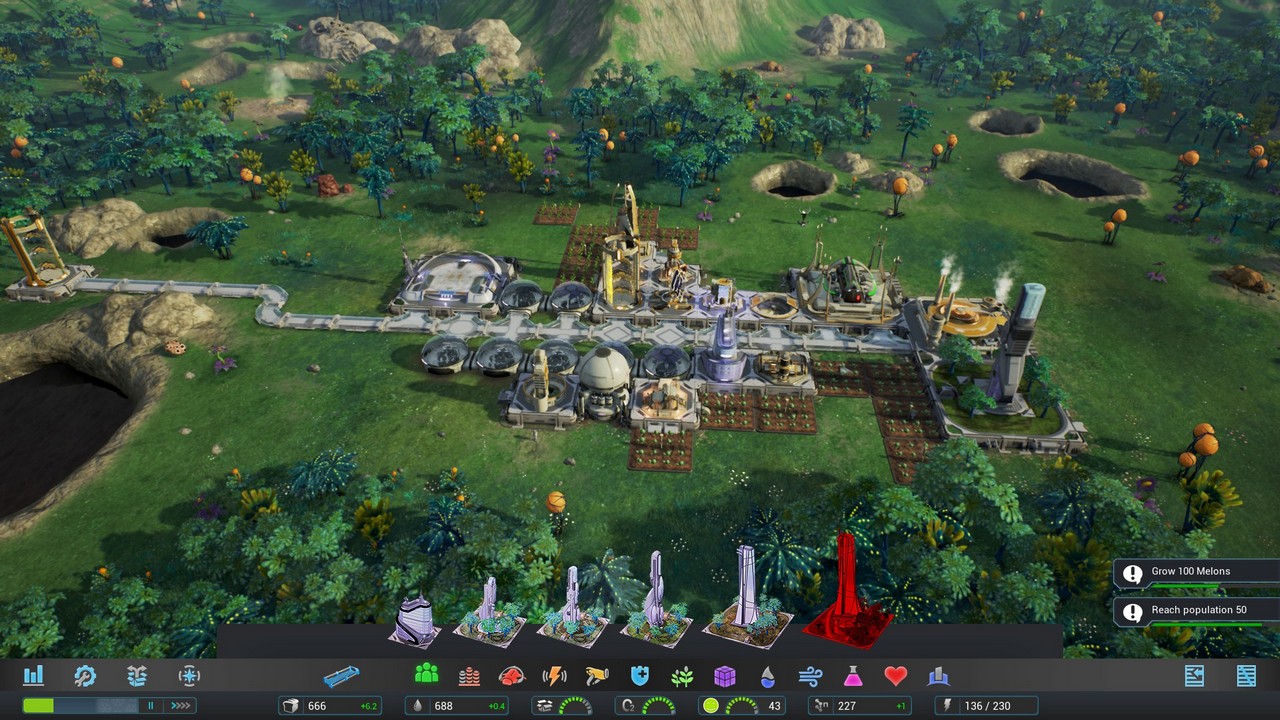1280x720 pixels.
Task: Set game speed to fastest arrows
Action: (179, 706)
